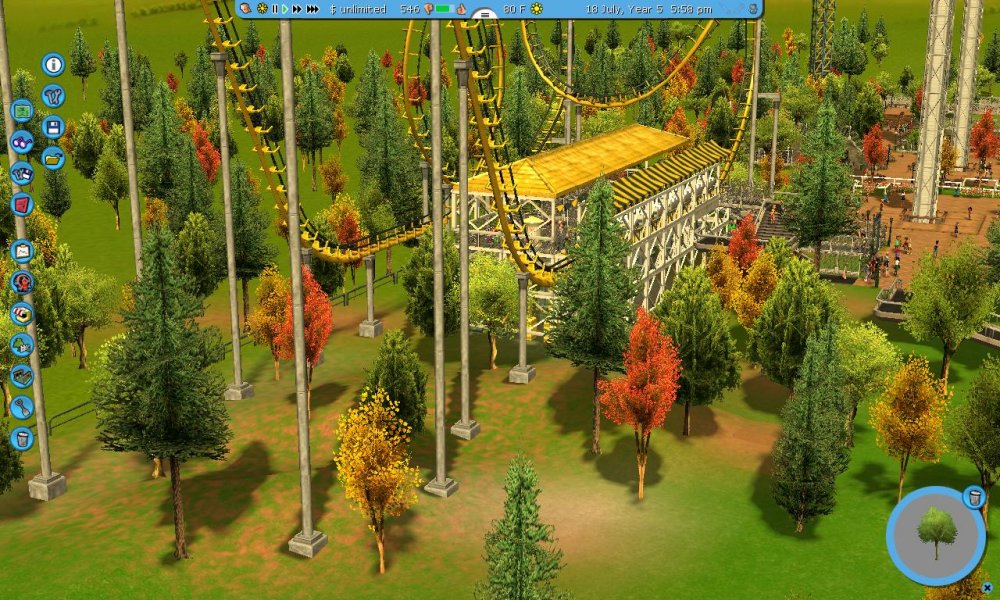This screenshot has height=600, width=1000.
Task: Open the clipboard management icon
Action: tap(22, 251)
